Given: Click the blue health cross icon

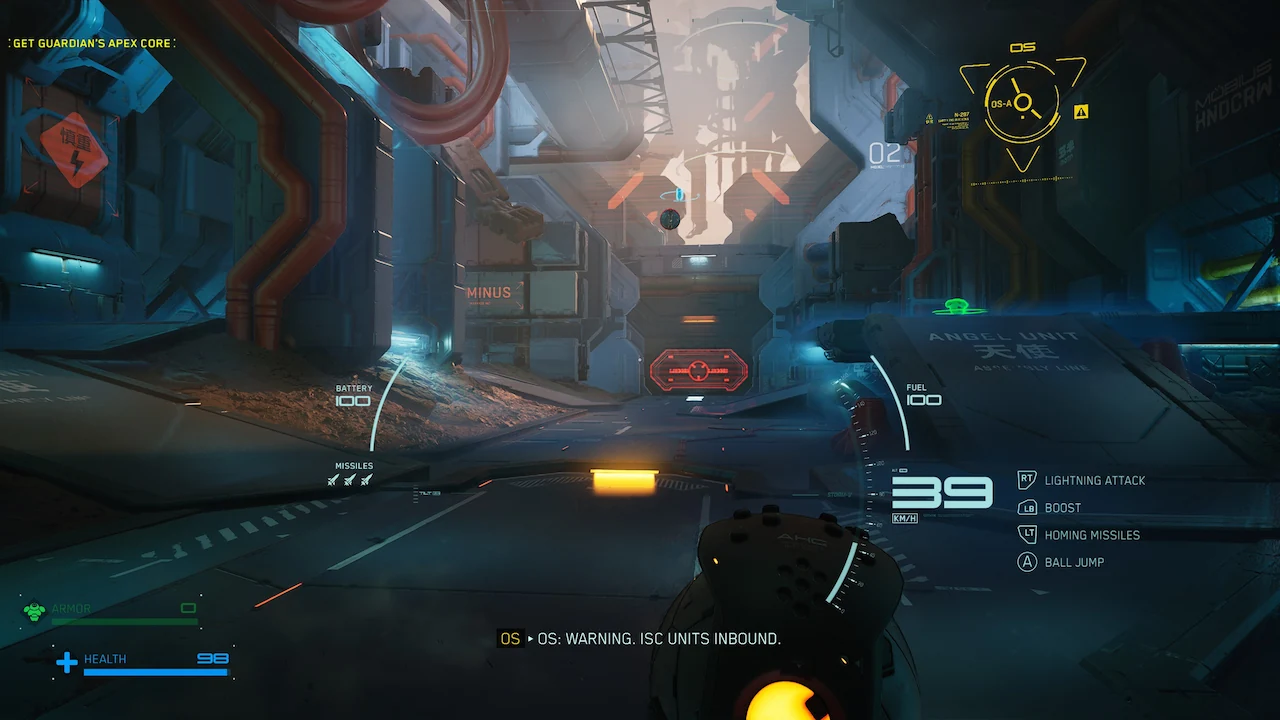Looking at the screenshot, I should tap(66, 662).
